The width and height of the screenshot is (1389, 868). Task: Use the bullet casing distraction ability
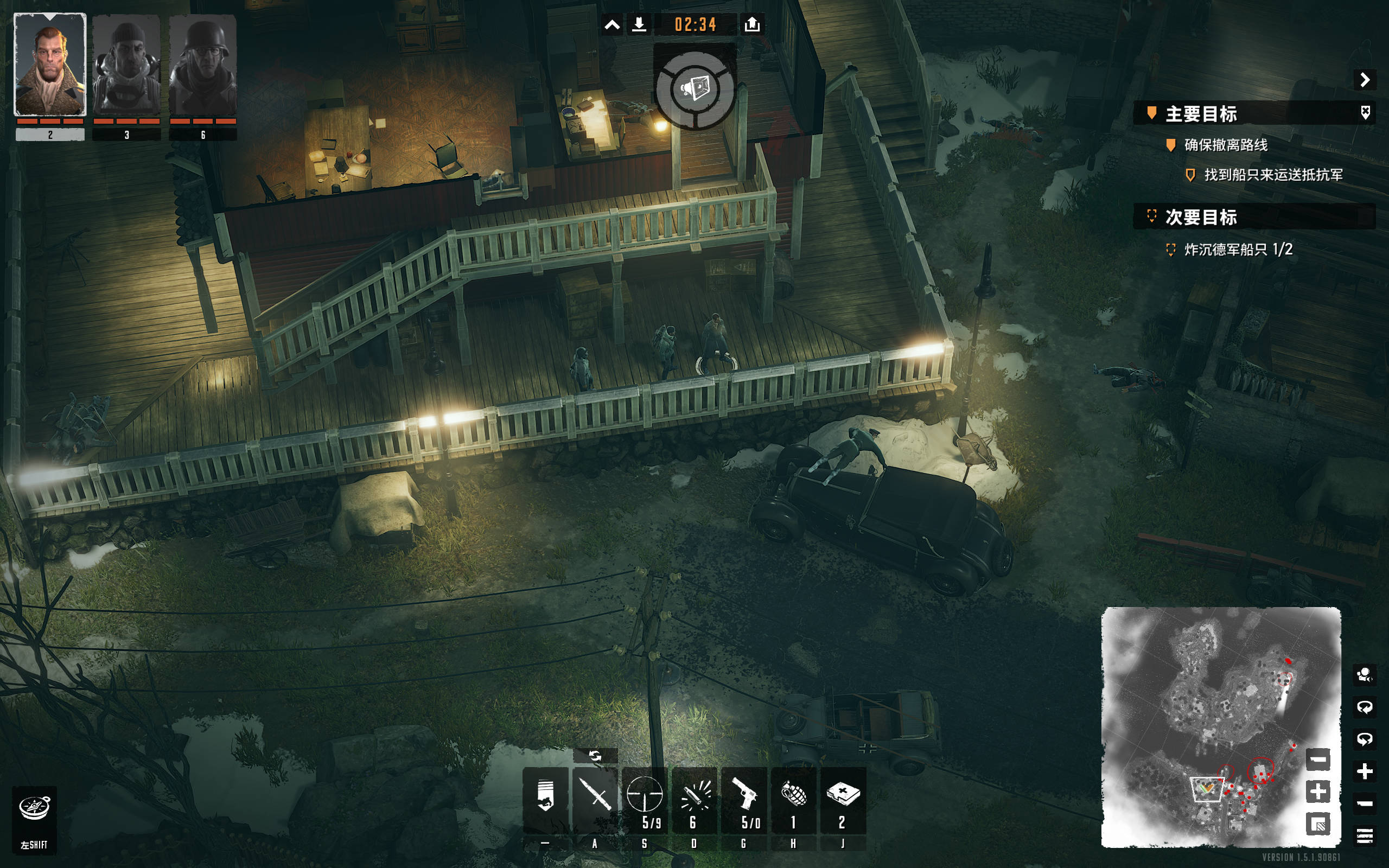(694, 799)
